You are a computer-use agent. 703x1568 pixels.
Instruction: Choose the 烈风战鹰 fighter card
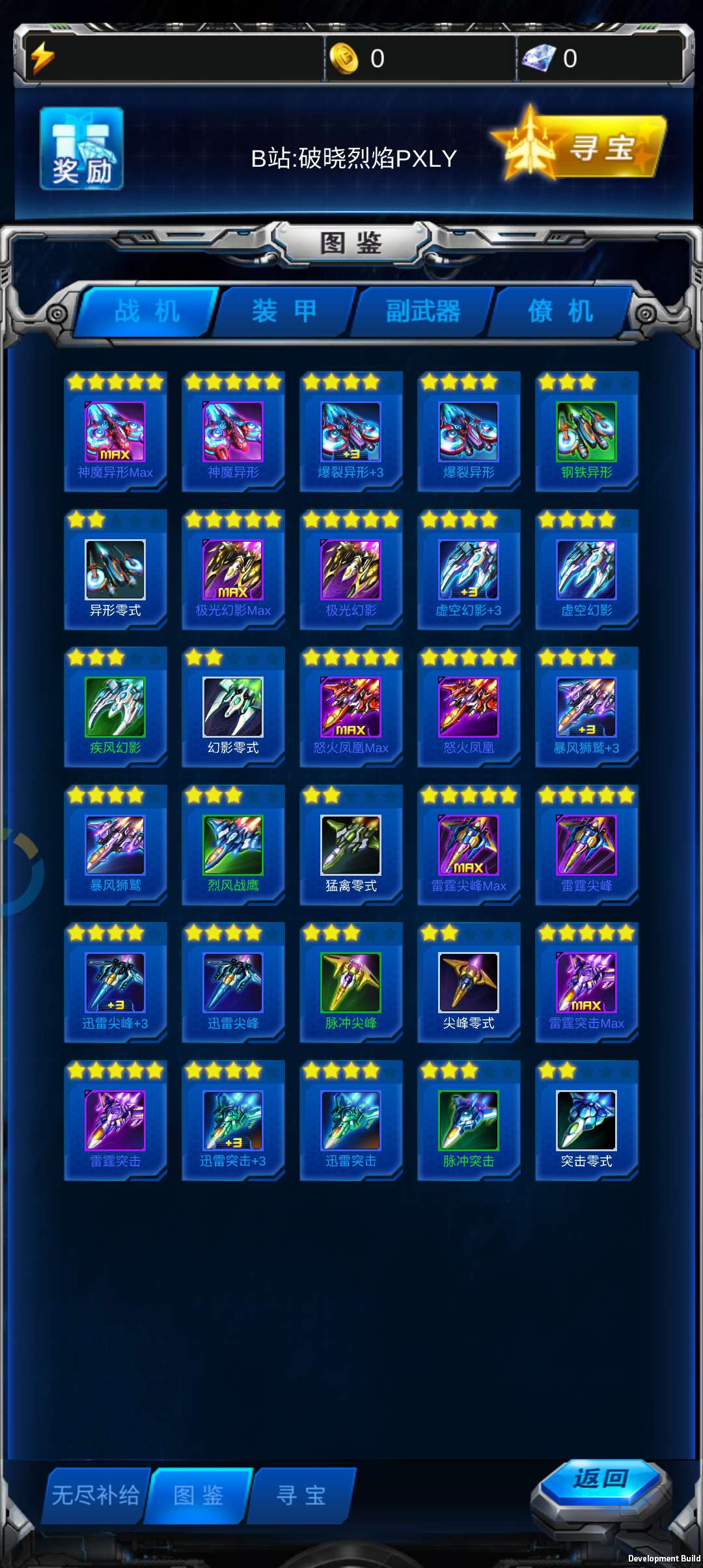tap(233, 845)
